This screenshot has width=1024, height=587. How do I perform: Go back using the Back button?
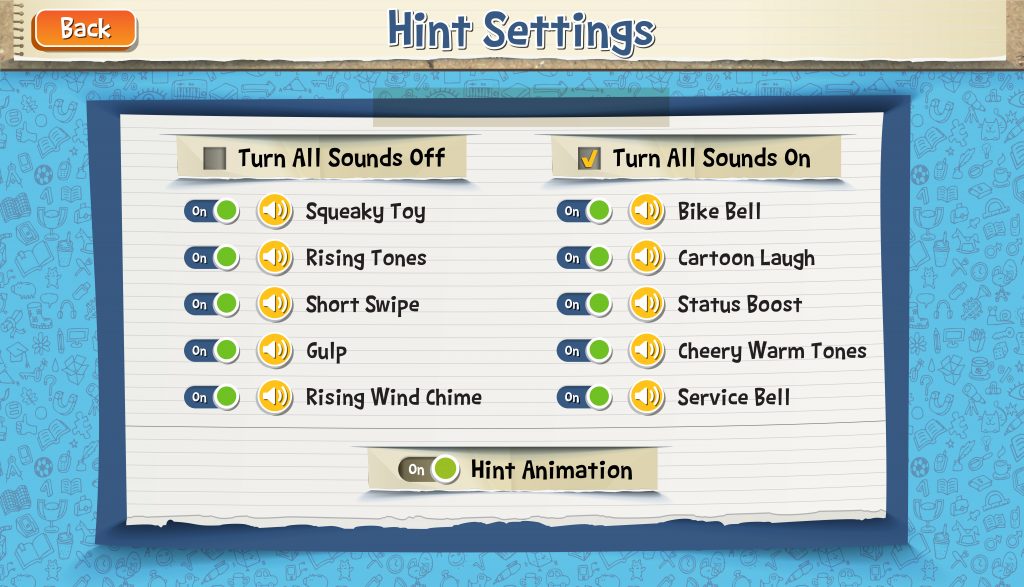point(85,29)
